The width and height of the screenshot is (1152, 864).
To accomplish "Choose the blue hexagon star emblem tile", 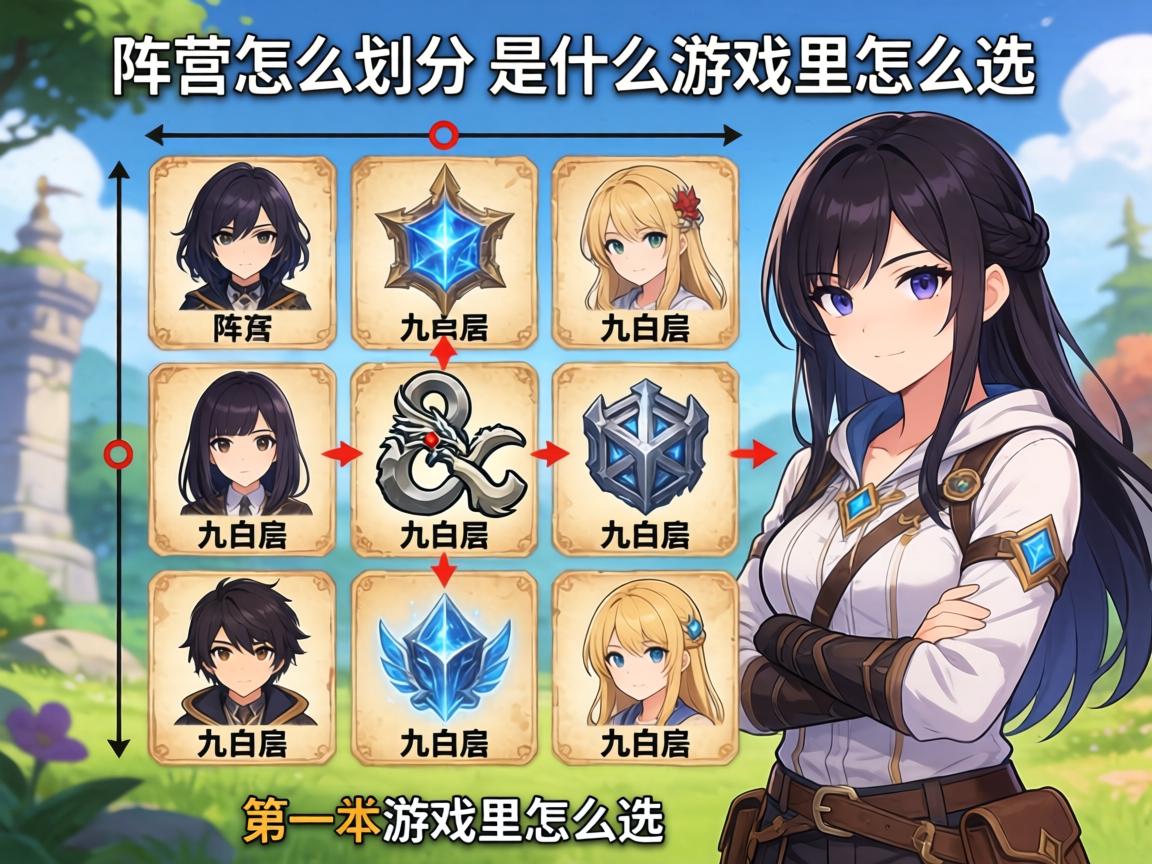I will point(444,250).
